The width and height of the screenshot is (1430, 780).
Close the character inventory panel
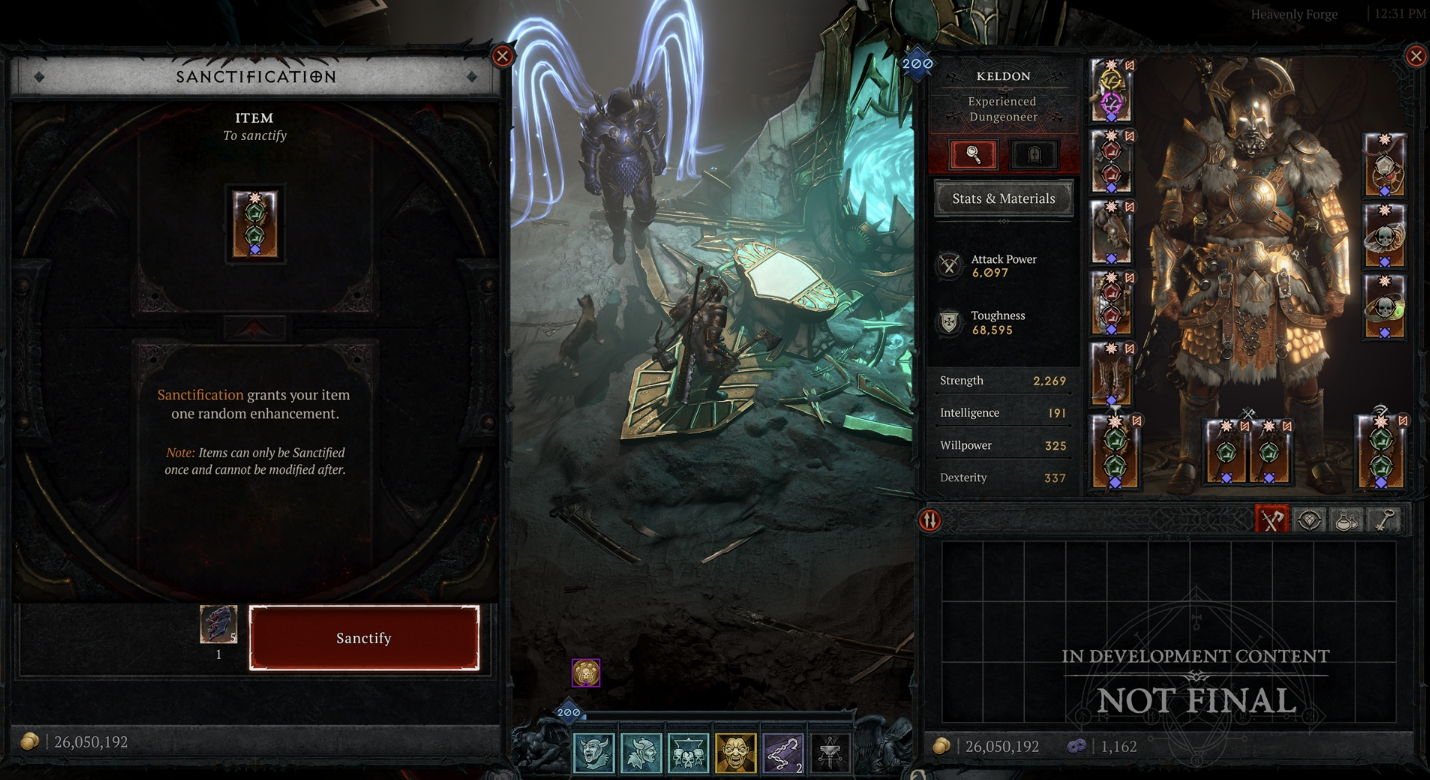coord(1416,56)
